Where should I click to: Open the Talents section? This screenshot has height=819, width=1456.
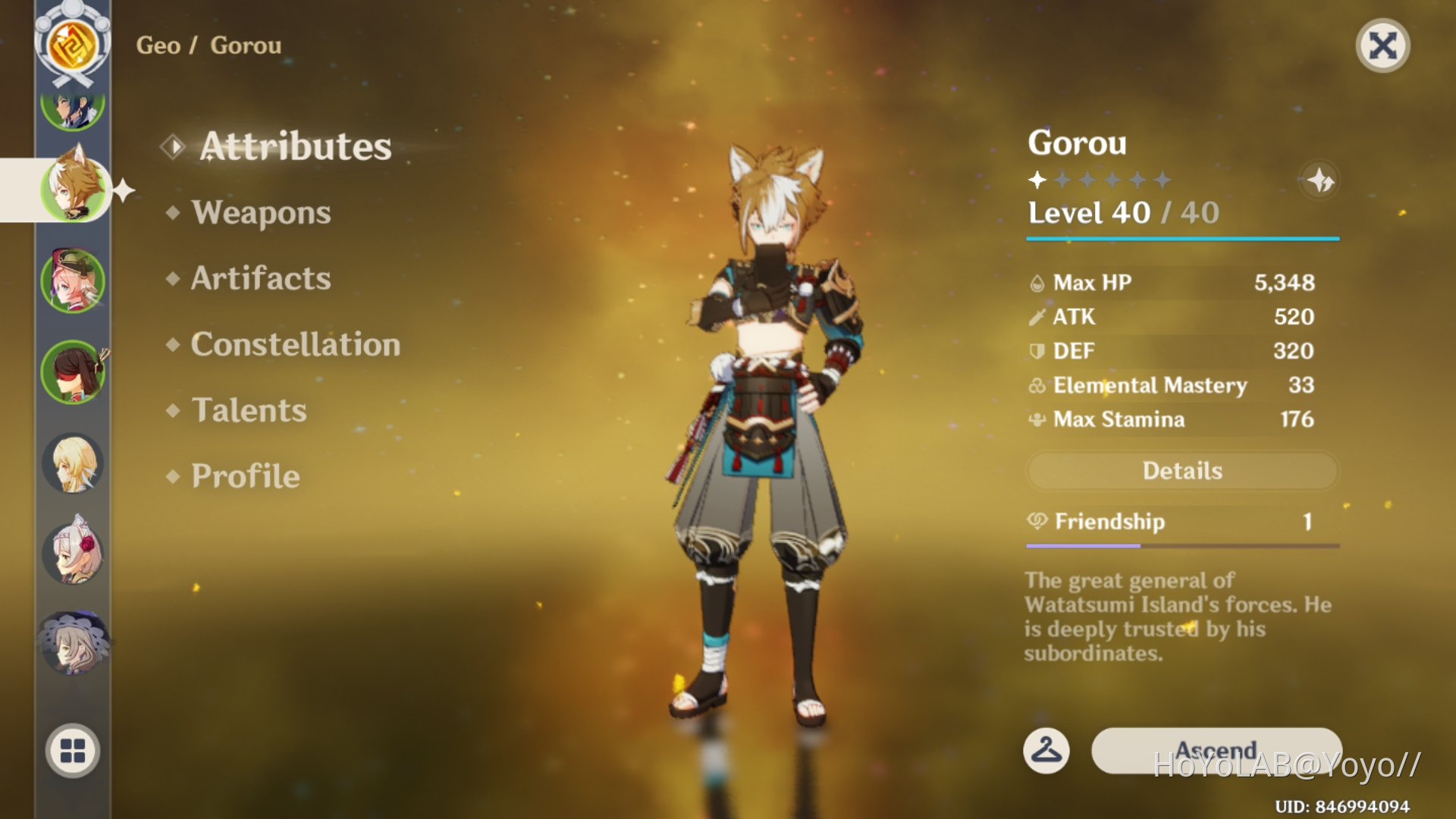[x=249, y=410]
